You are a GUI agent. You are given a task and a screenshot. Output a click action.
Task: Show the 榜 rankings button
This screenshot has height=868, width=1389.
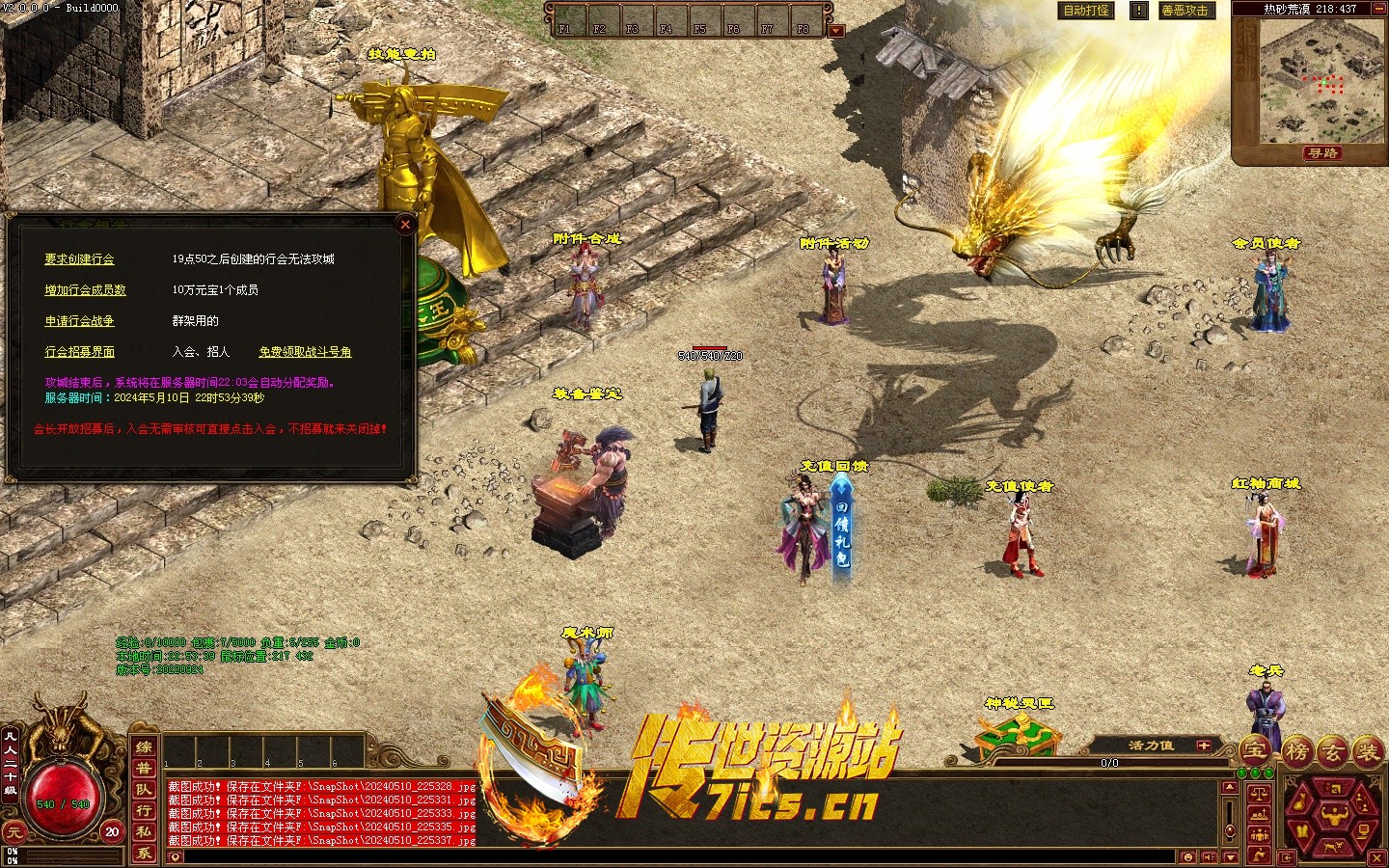point(1295,750)
